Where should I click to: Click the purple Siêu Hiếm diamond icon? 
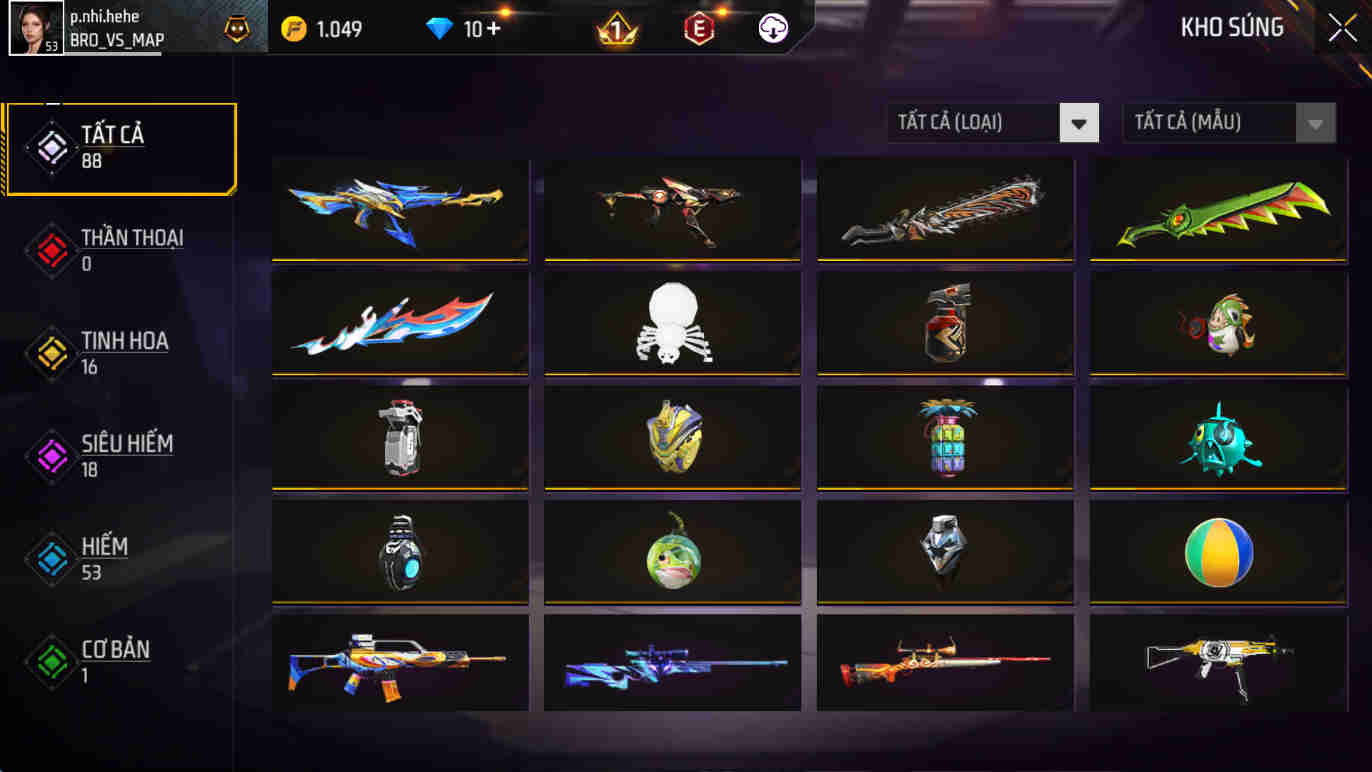coord(52,455)
